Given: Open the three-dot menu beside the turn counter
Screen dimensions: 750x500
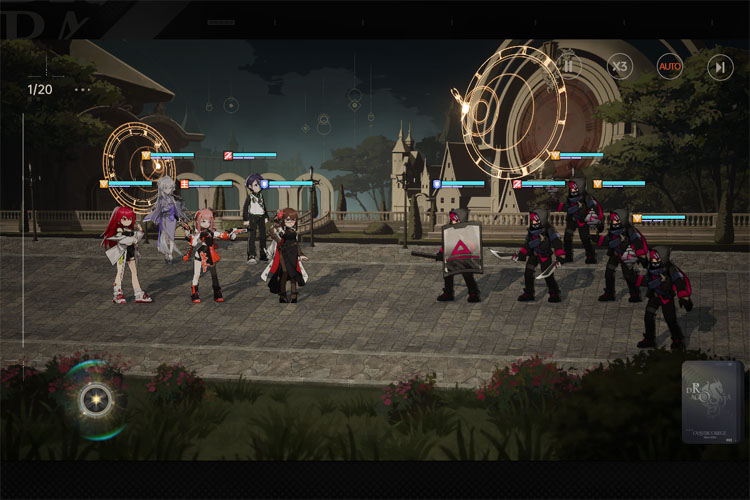Looking at the screenshot, I should [82, 90].
